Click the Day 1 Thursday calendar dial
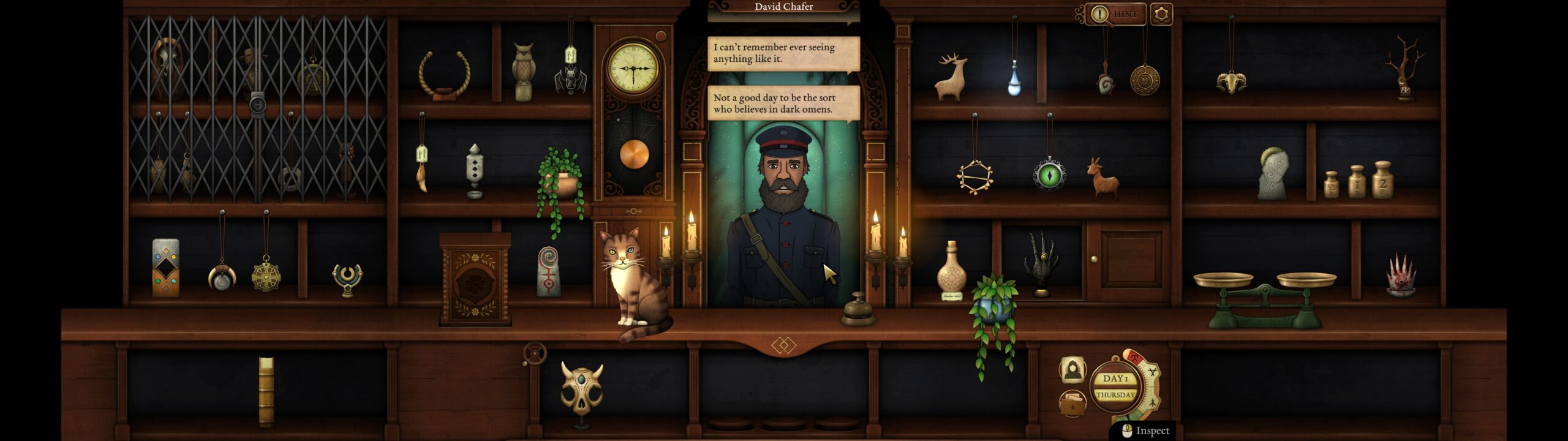This screenshot has width=1568, height=441. (x=1115, y=386)
